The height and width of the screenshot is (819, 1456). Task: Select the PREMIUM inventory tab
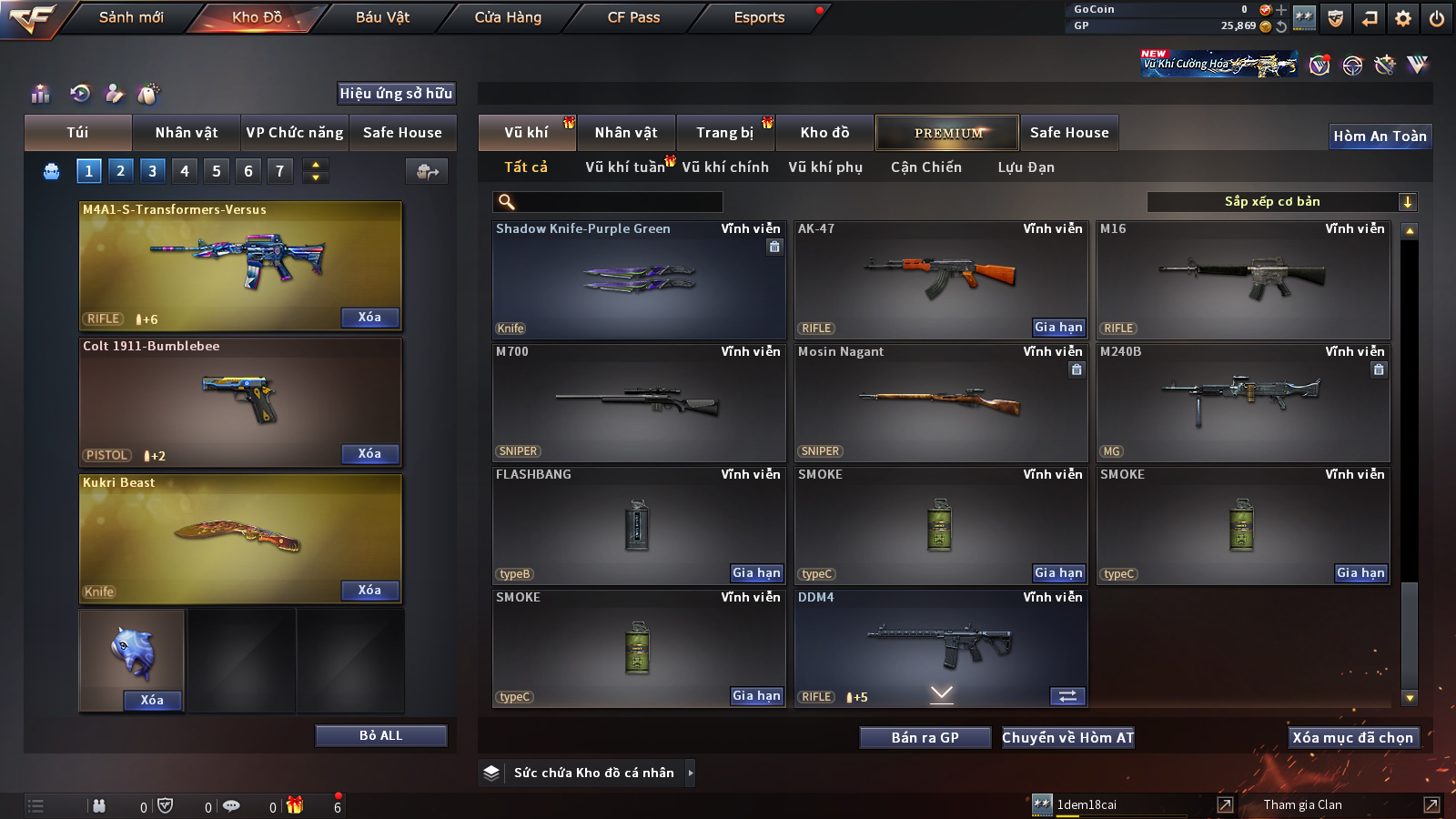coord(947,133)
